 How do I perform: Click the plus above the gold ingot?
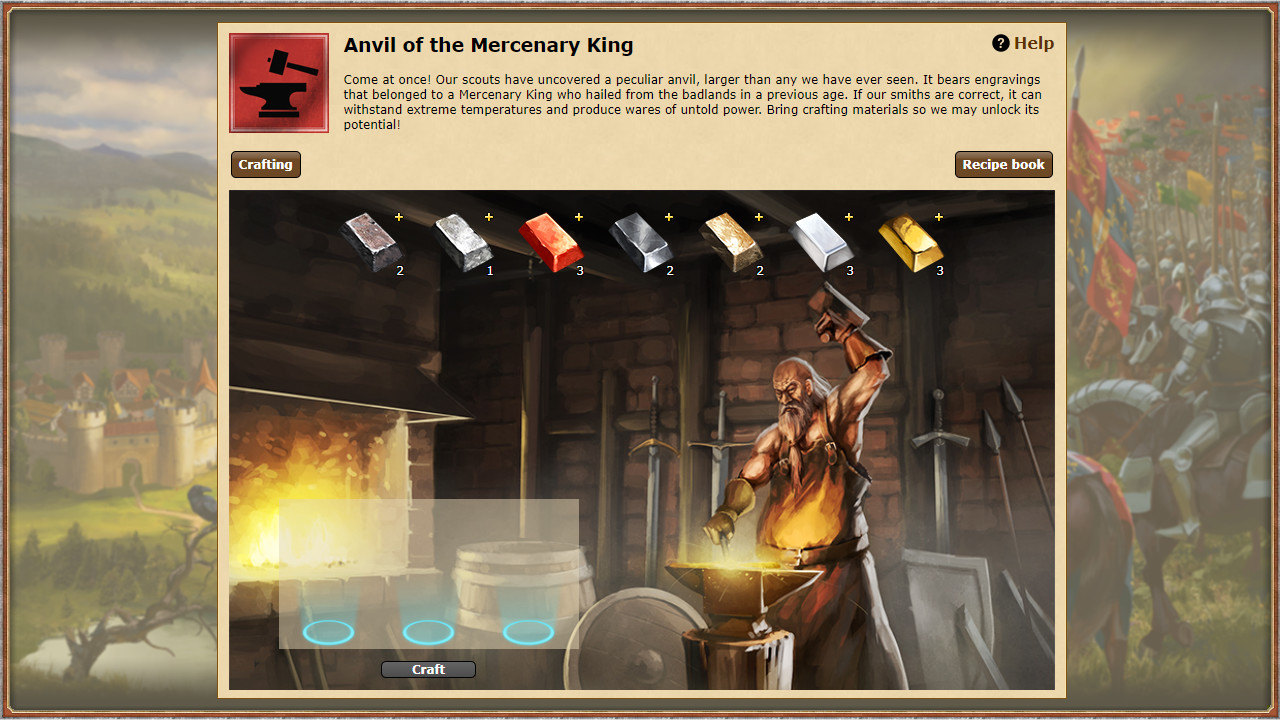[x=938, y=216]
